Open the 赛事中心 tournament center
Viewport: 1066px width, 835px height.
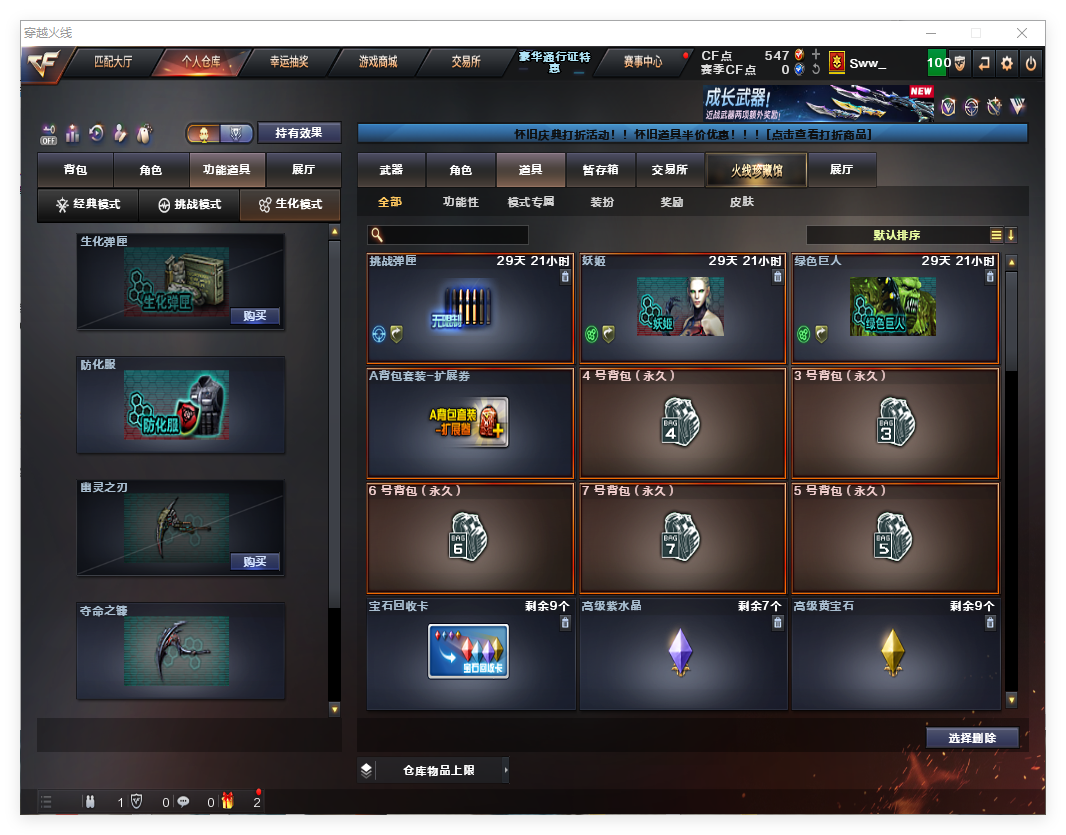click(642, 62)
